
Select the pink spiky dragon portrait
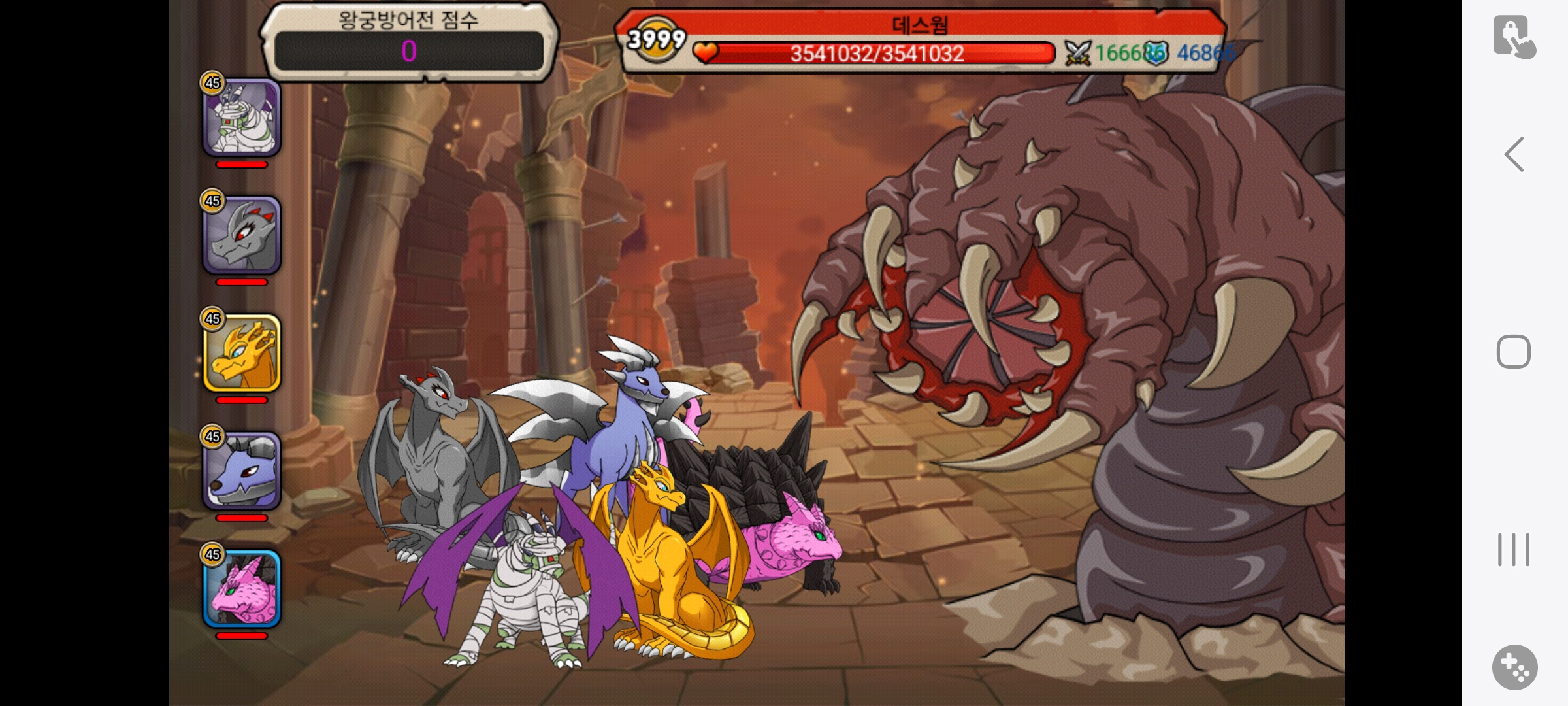click(242, 588)
